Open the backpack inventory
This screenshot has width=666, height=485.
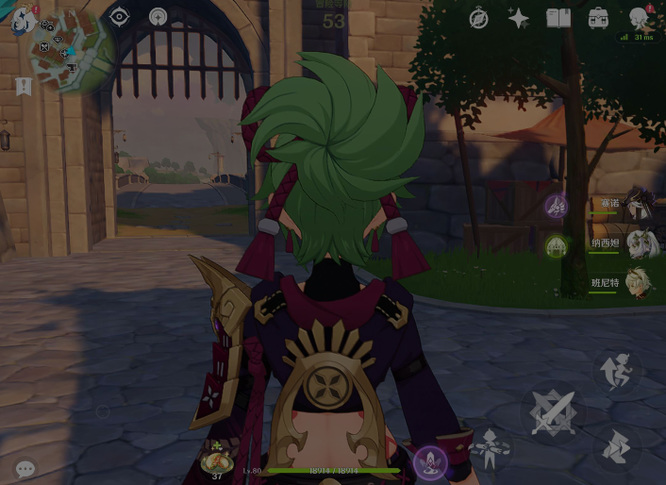coord(598,18)
